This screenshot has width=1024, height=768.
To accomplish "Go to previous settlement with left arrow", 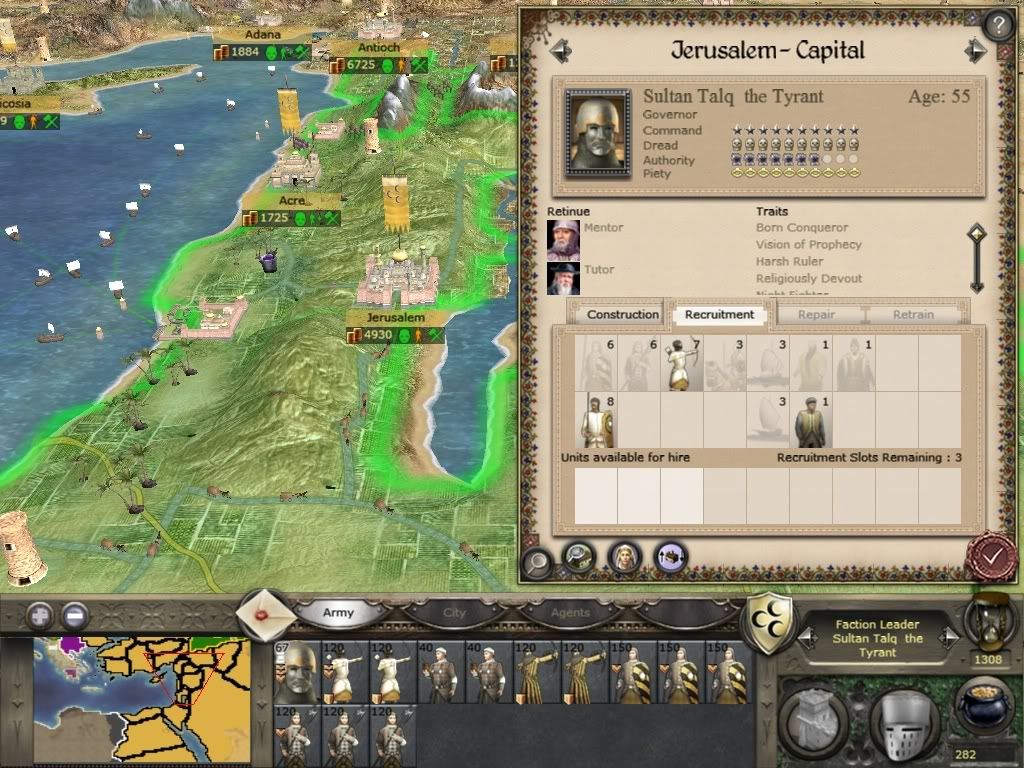I will pos(559,51).
